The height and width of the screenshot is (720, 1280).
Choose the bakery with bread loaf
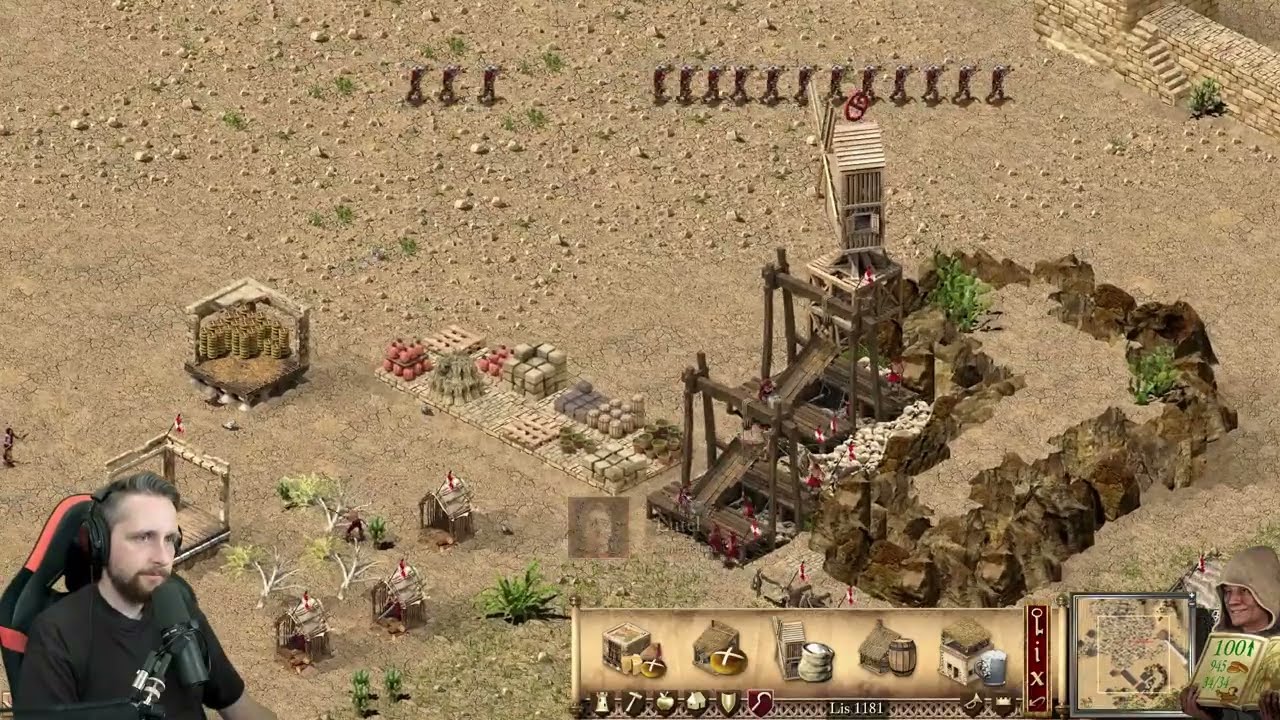click(719, 650)
